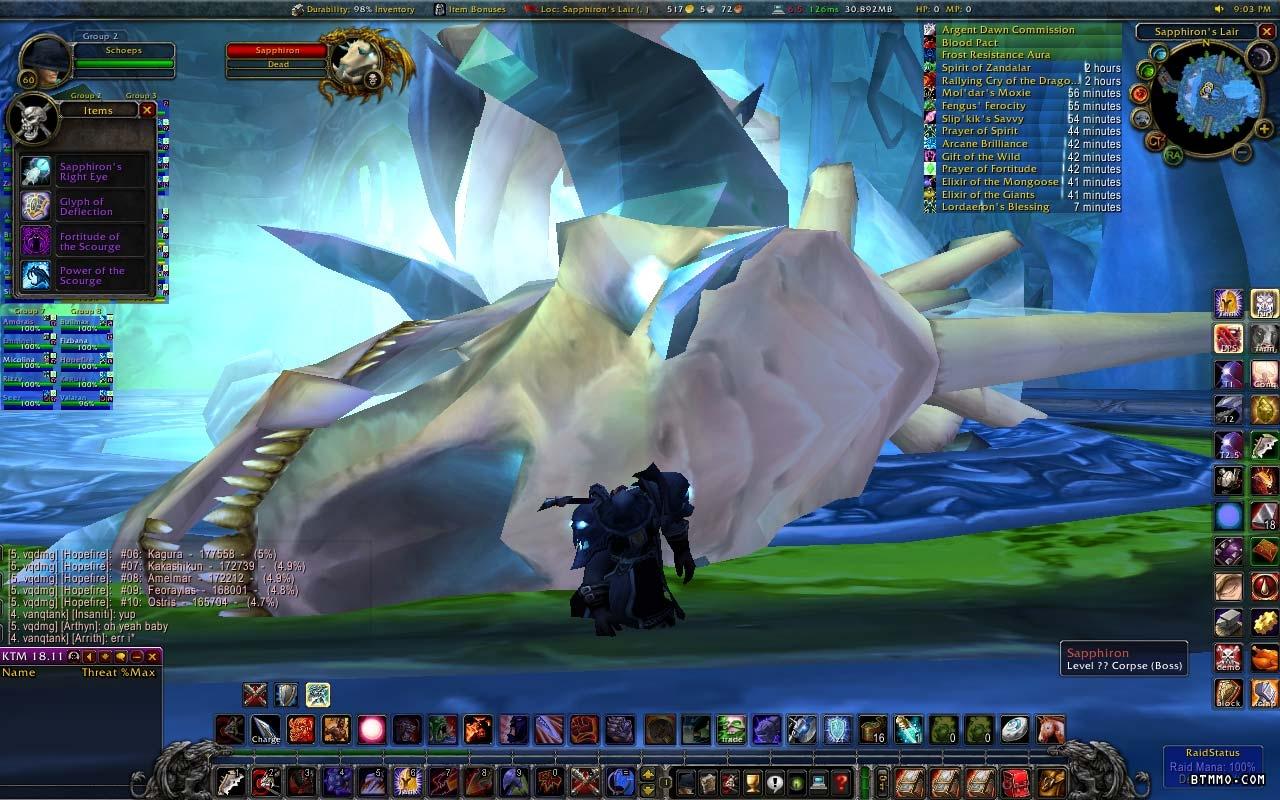Zoom out on the minimap
Image resolution: width=1280 pixels, height=800 pixels.
coord(1241,153)
